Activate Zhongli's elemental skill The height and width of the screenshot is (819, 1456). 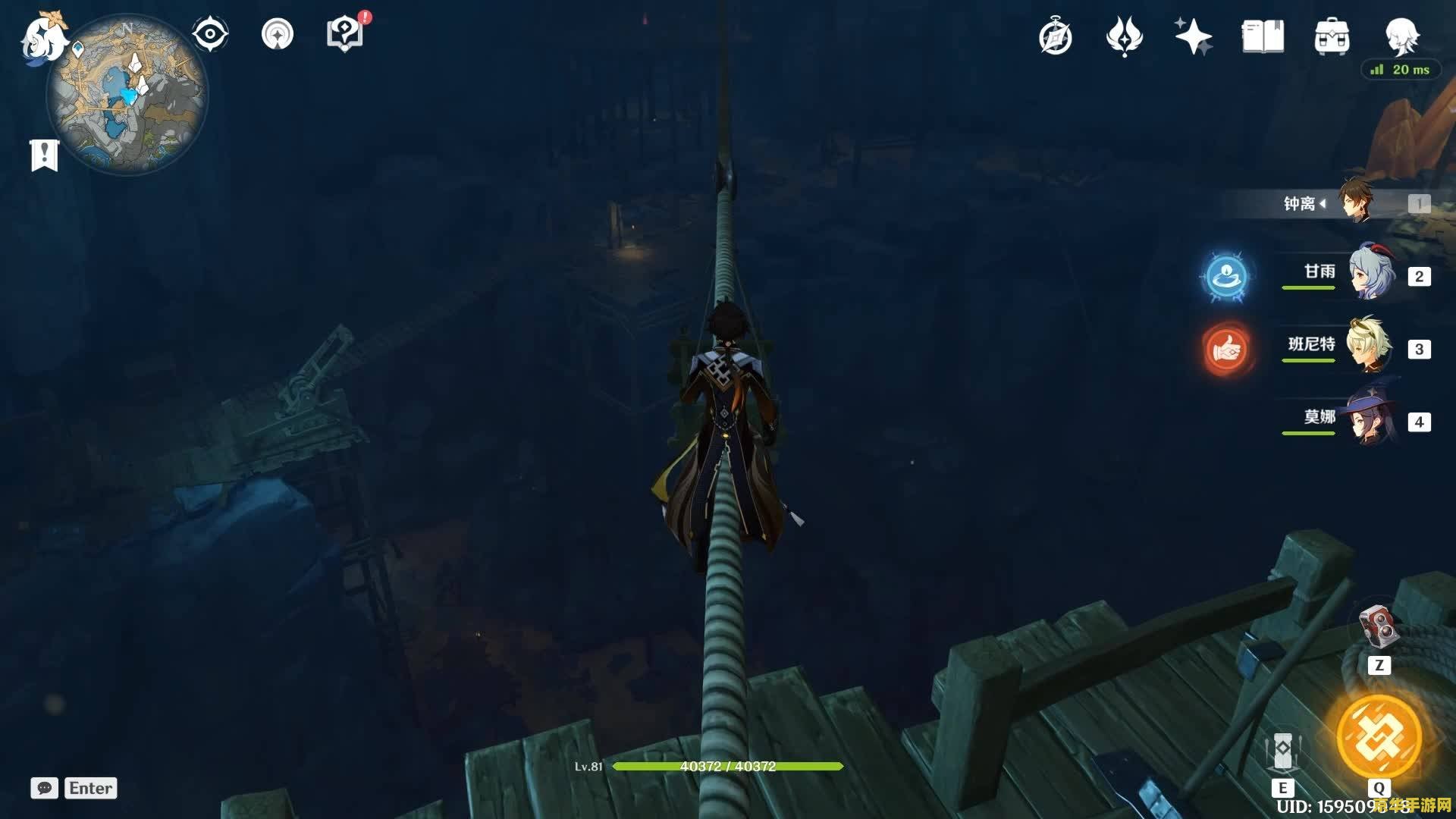click(x=1282, y=752)
